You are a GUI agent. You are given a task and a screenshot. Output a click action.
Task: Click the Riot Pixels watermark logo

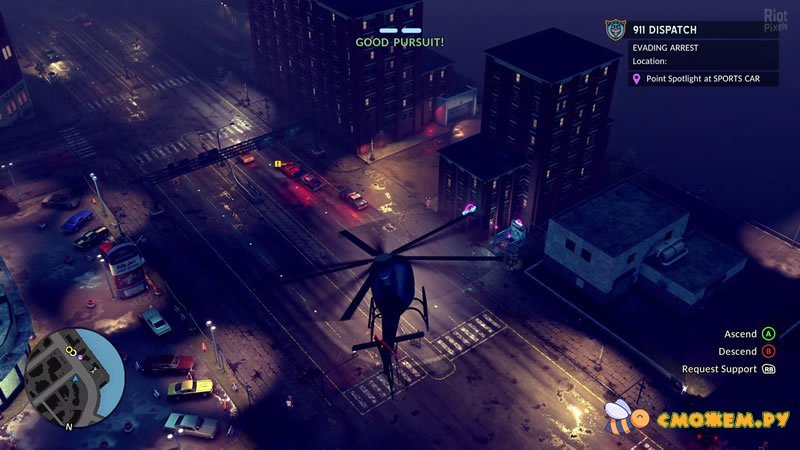pyautogui.click(x=775, y=18)
